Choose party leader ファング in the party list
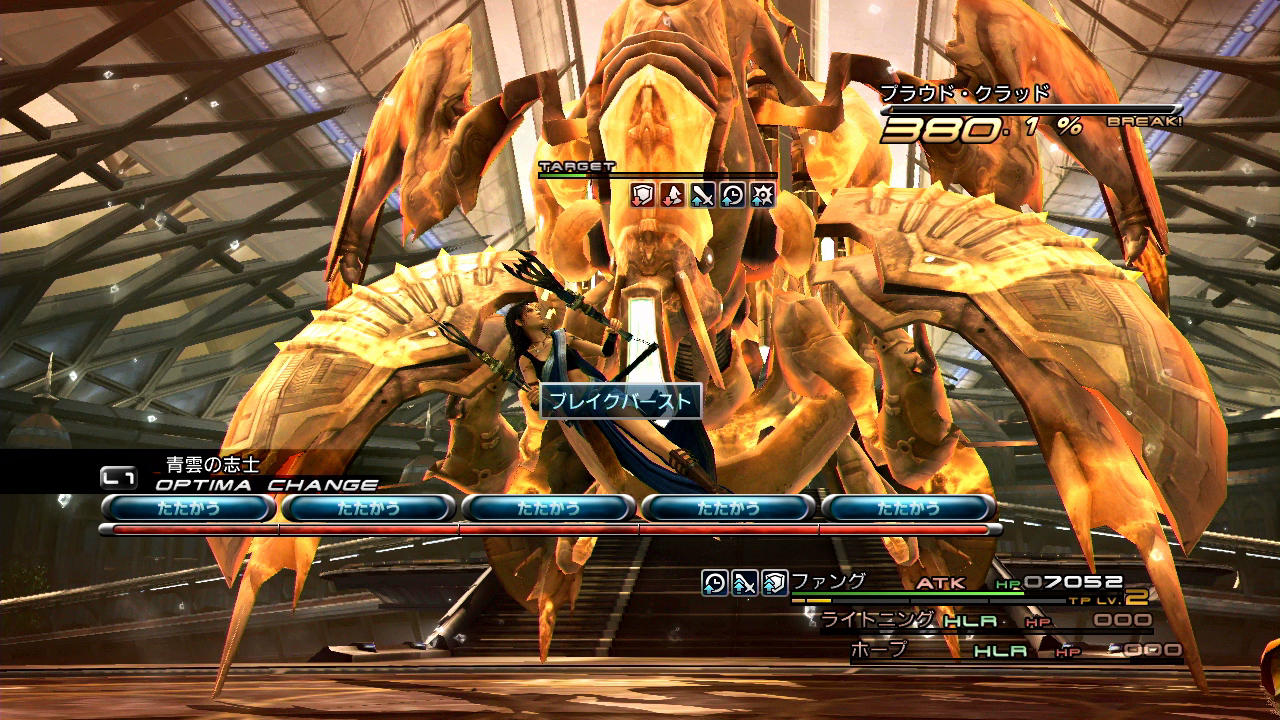The image size is (1280, 720). pos(829,581)
